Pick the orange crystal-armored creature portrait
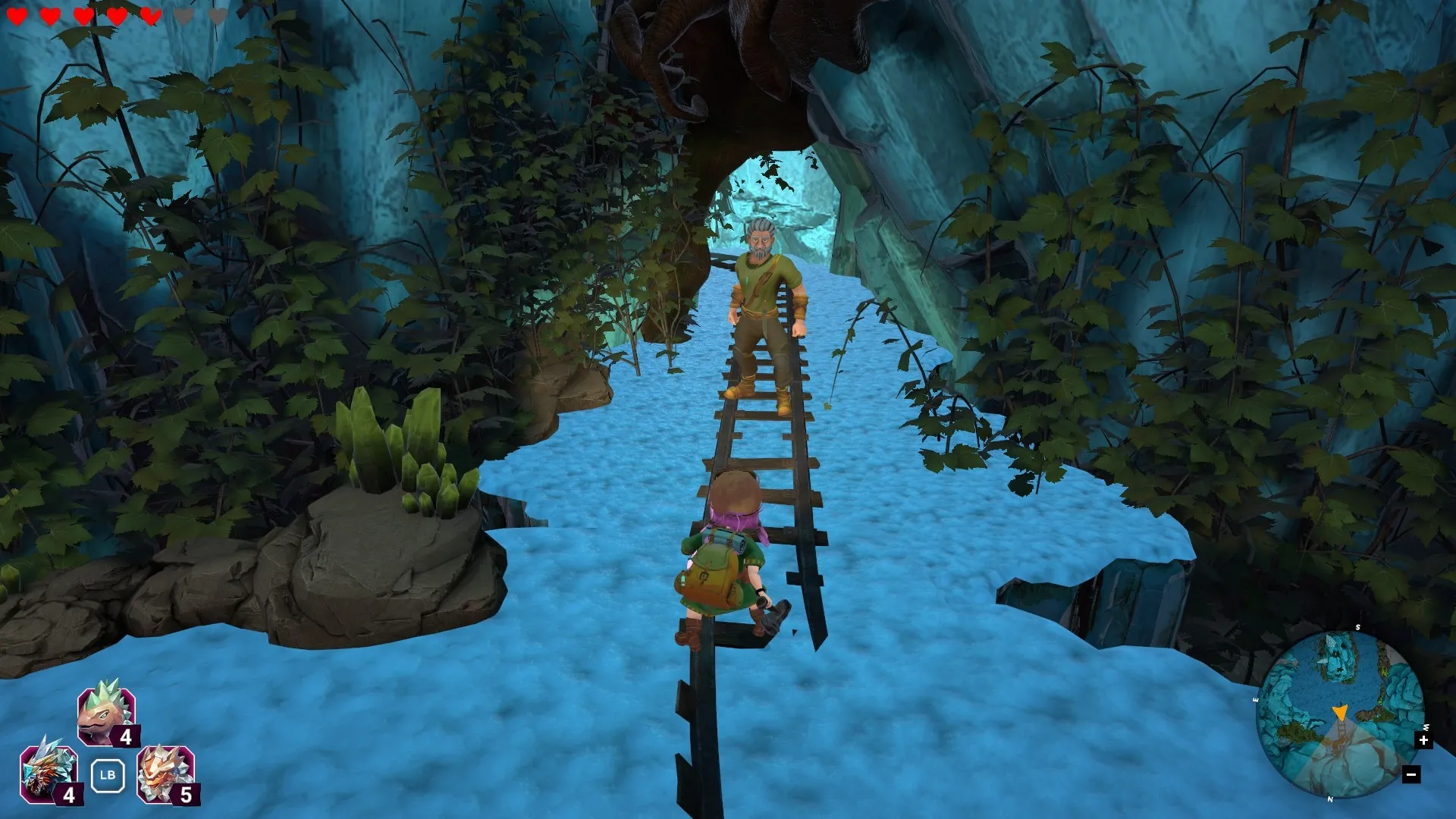 click(x=165, y=772)
